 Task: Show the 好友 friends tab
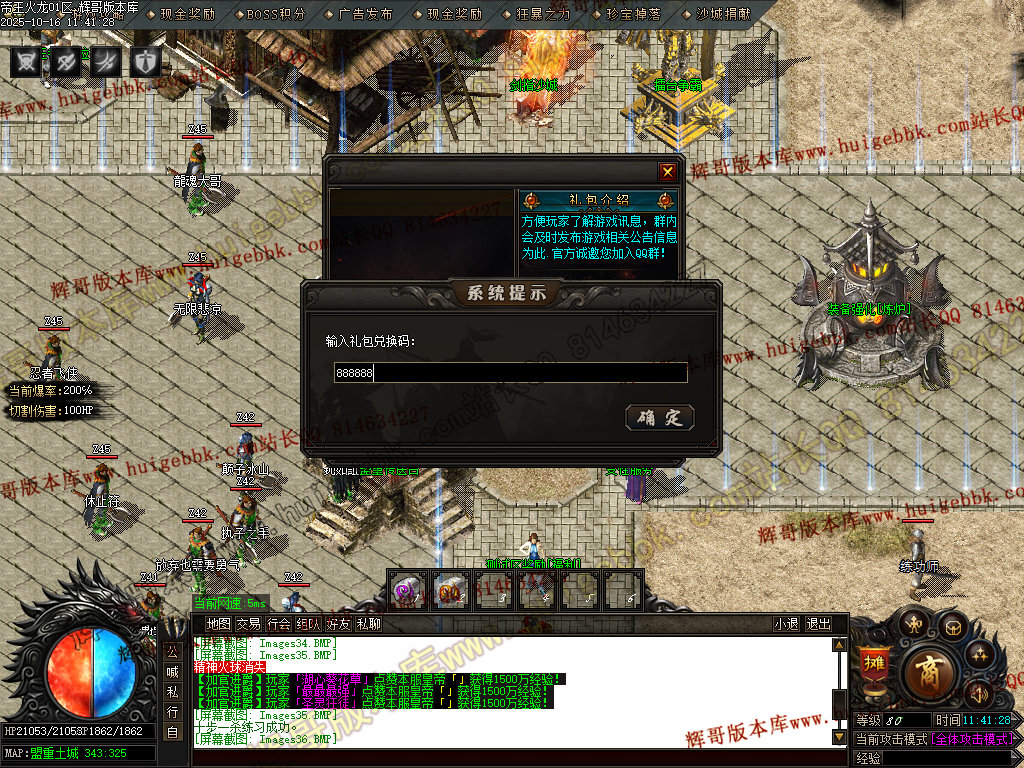tap(339, 624)
